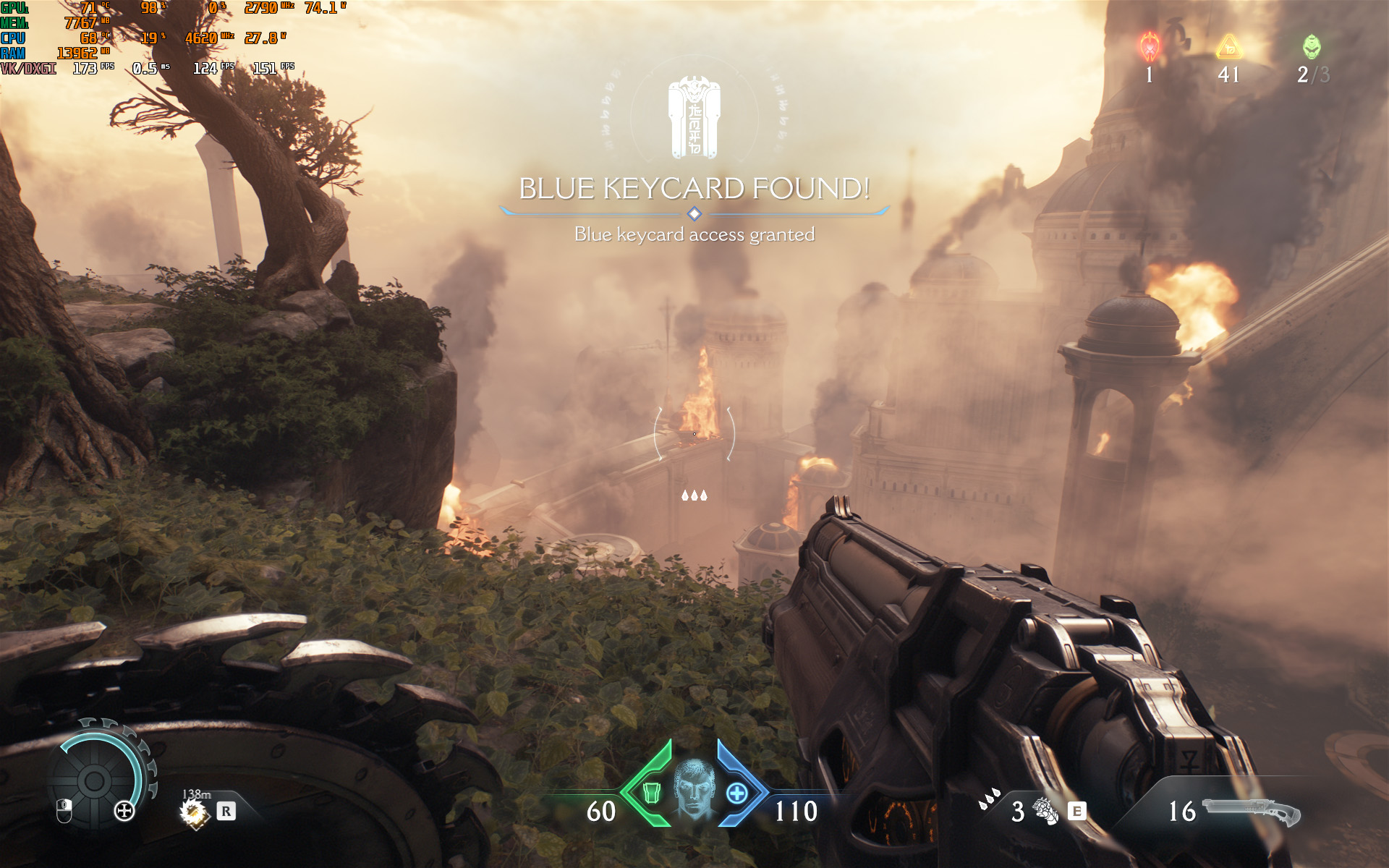Activate the melee attack burst icon
This screenshot has height=868, width=1389.
[x=193, y=812]
